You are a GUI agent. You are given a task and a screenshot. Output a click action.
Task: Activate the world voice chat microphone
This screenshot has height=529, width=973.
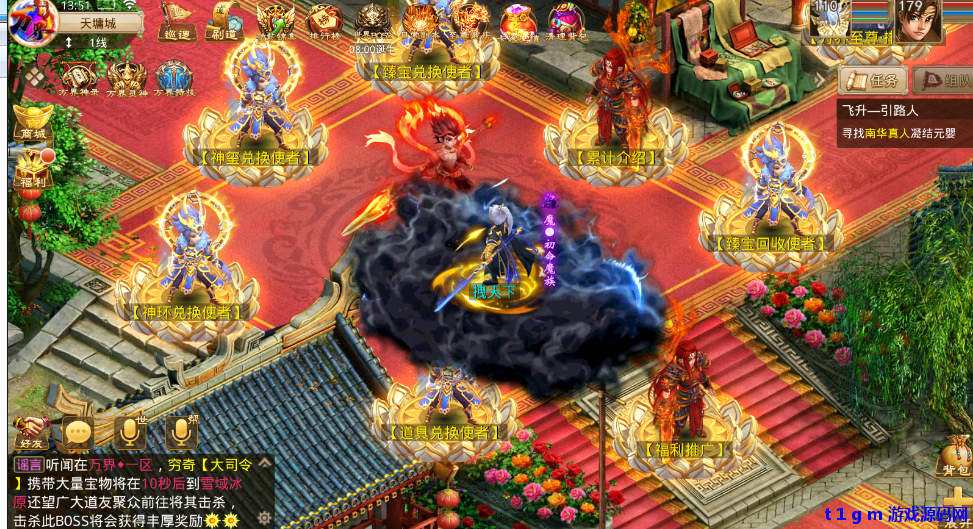tap(129, 432)
